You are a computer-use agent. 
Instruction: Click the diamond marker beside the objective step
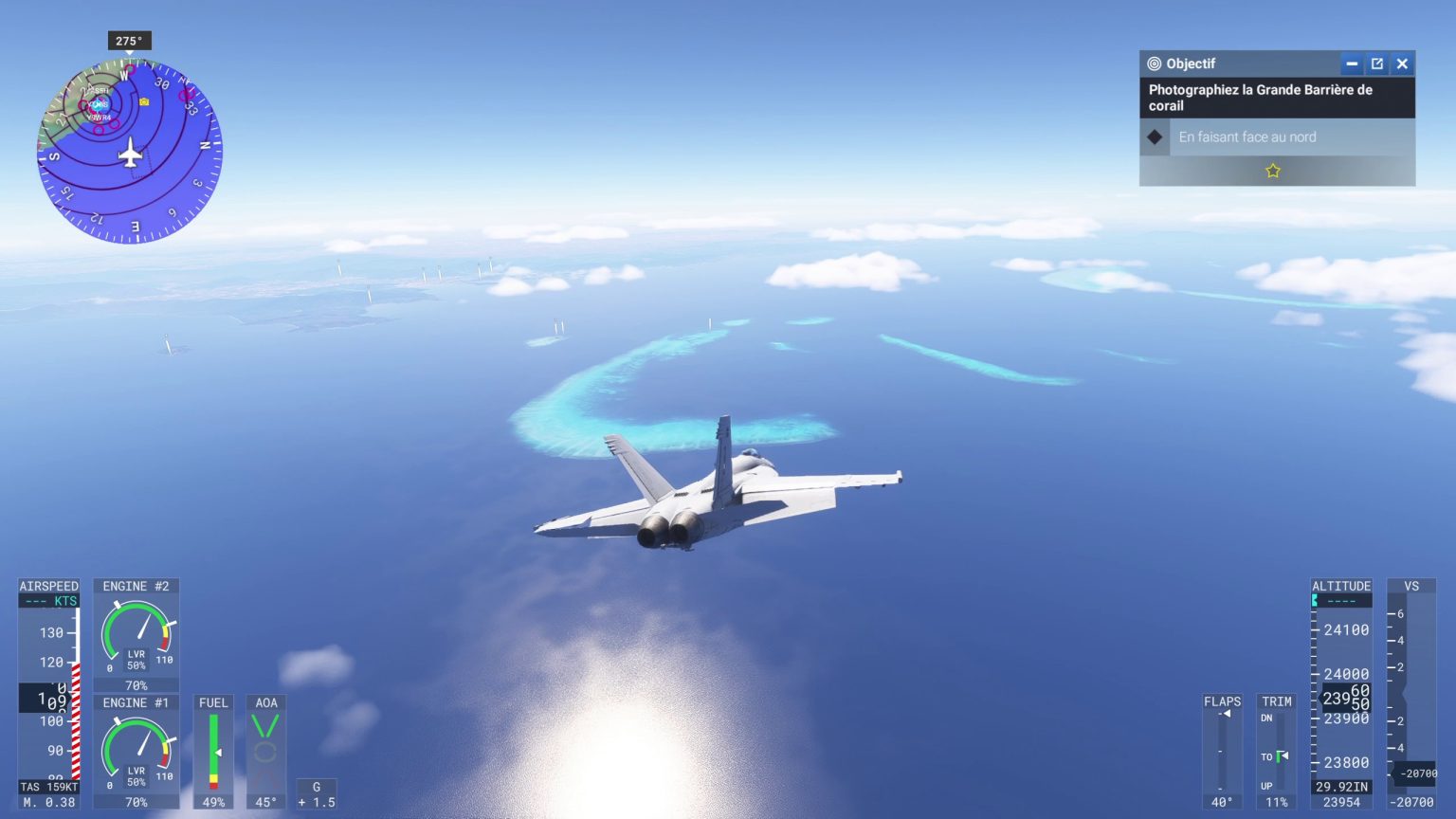tap(1153, 136)
